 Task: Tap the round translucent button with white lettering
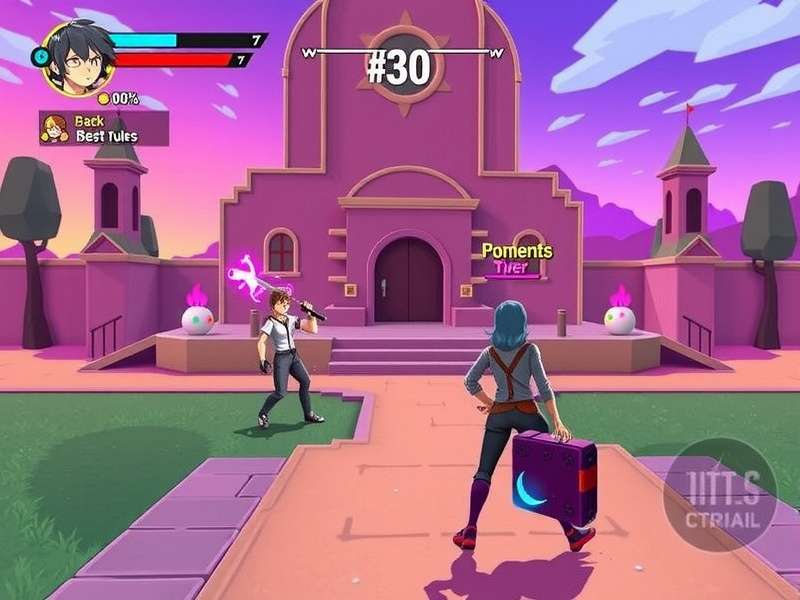pos(718,494)
